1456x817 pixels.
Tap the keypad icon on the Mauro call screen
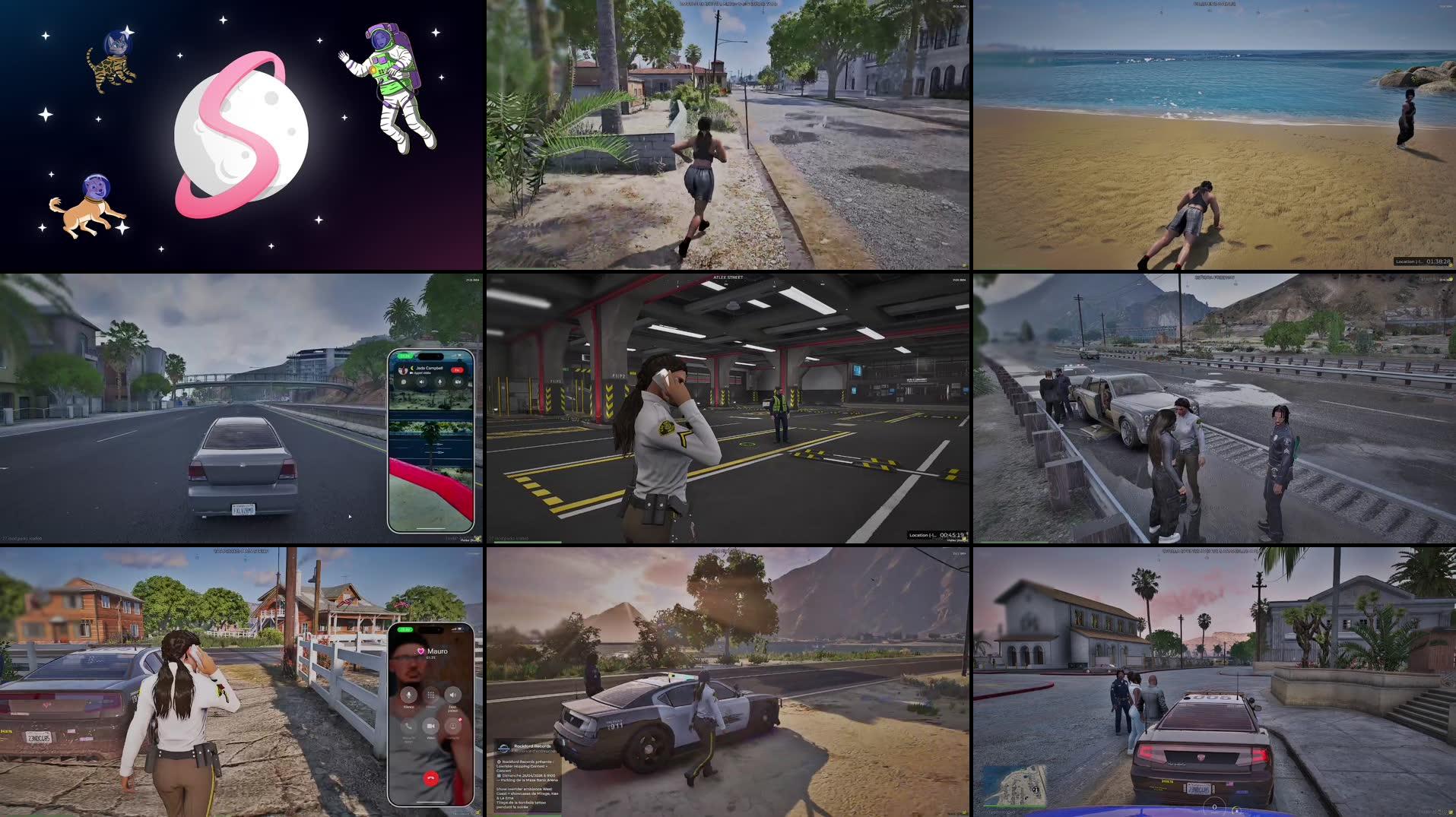point(430,696)
